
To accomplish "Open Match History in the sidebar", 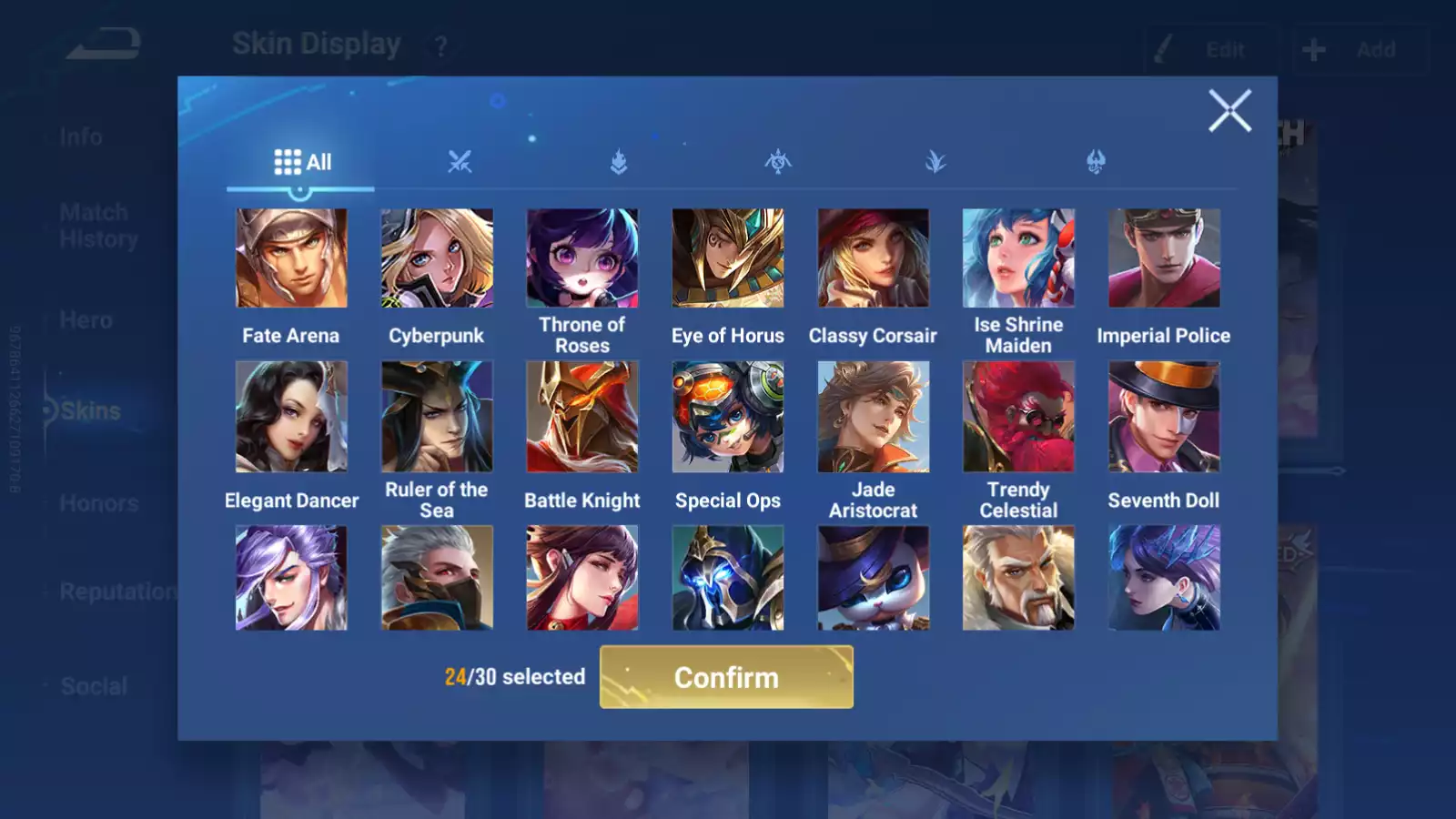I will click(x=94, y=225).
